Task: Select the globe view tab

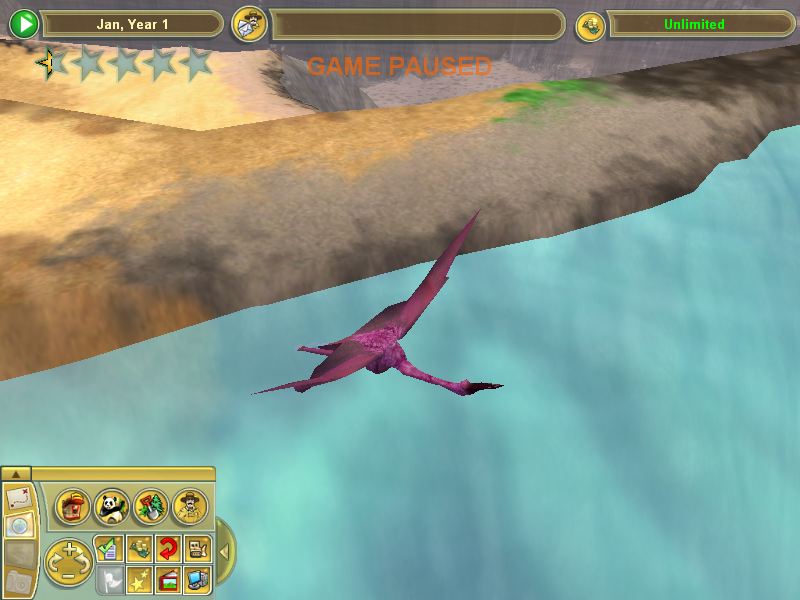Action: point(18,525)
